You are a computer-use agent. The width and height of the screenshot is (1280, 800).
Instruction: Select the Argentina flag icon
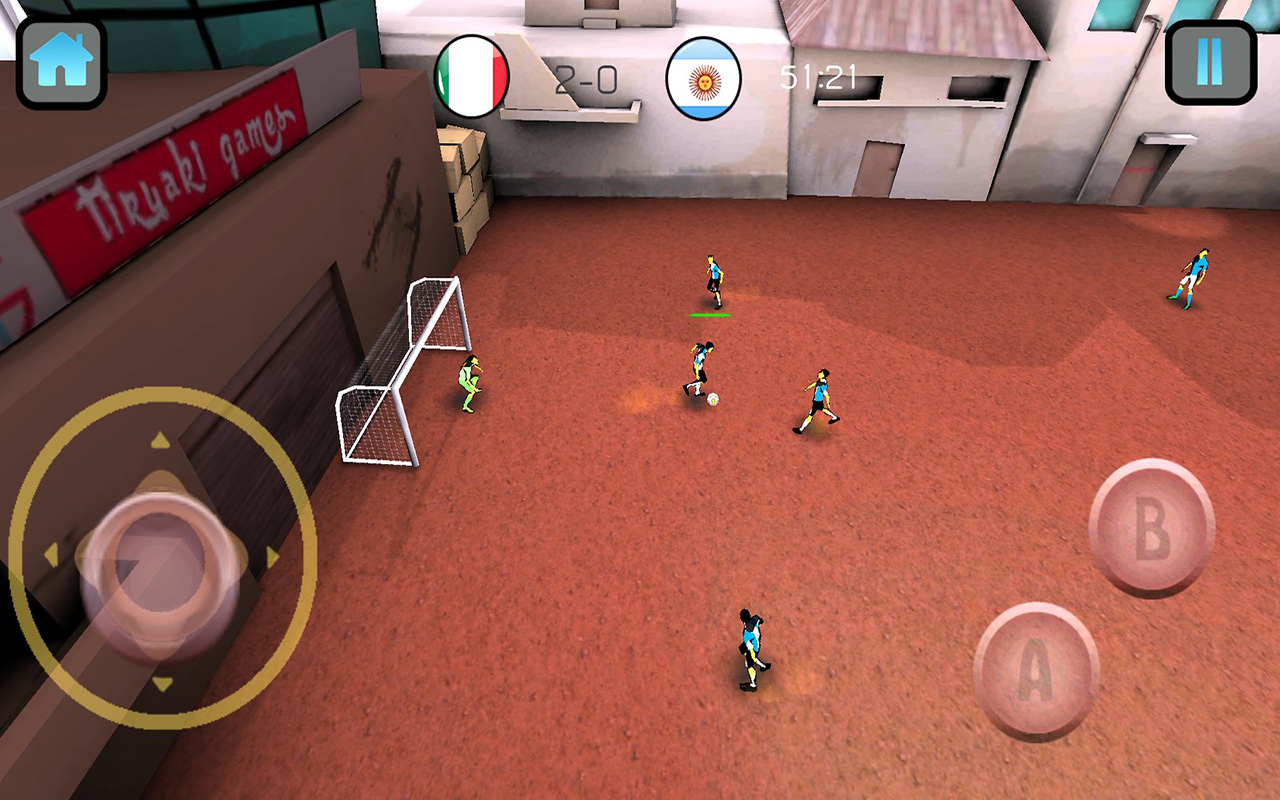pyautogui.click(x=703, y=77)
